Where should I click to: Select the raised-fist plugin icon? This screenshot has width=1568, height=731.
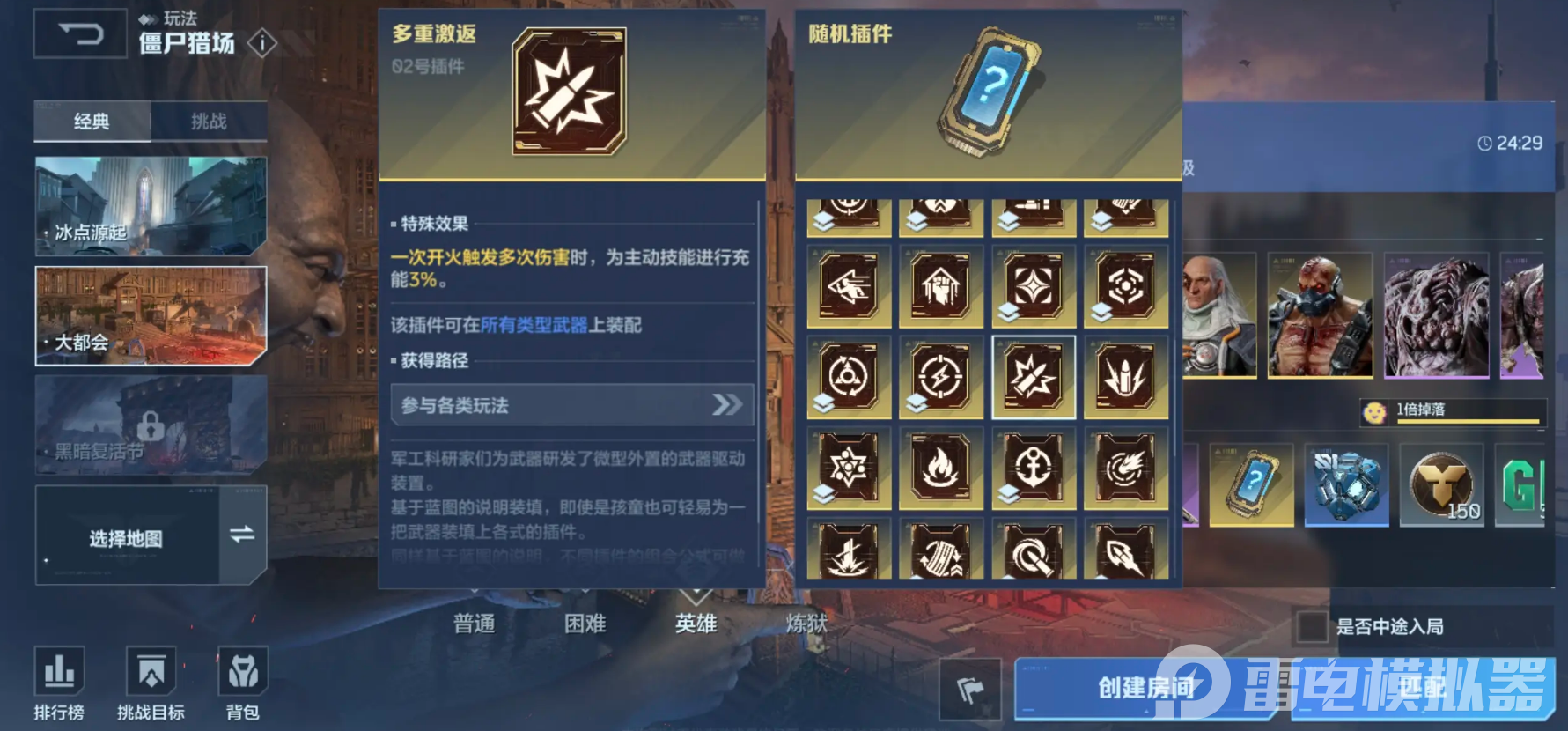[x=942, y=286]
